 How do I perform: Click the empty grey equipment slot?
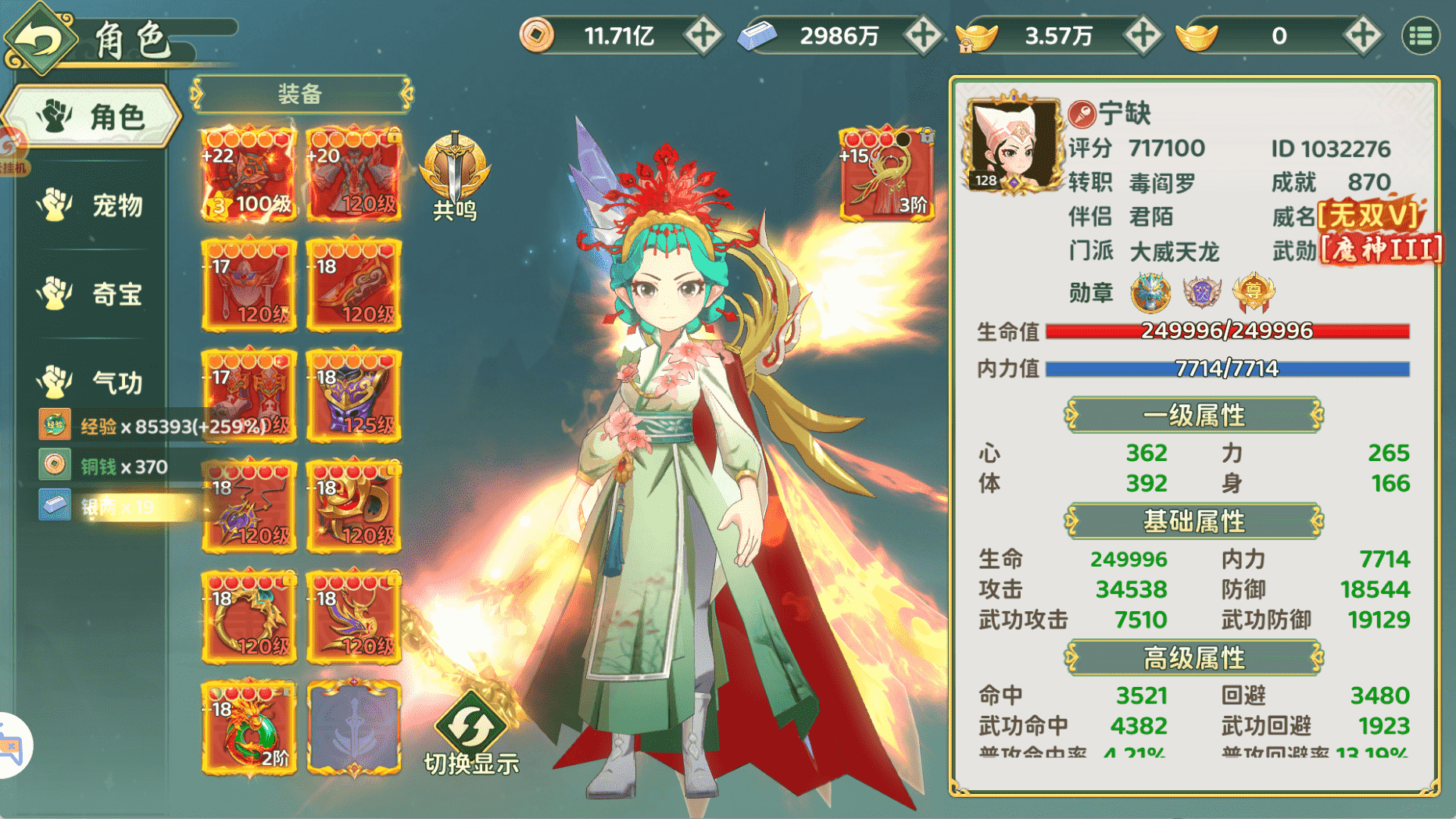[x=354, y=728]
